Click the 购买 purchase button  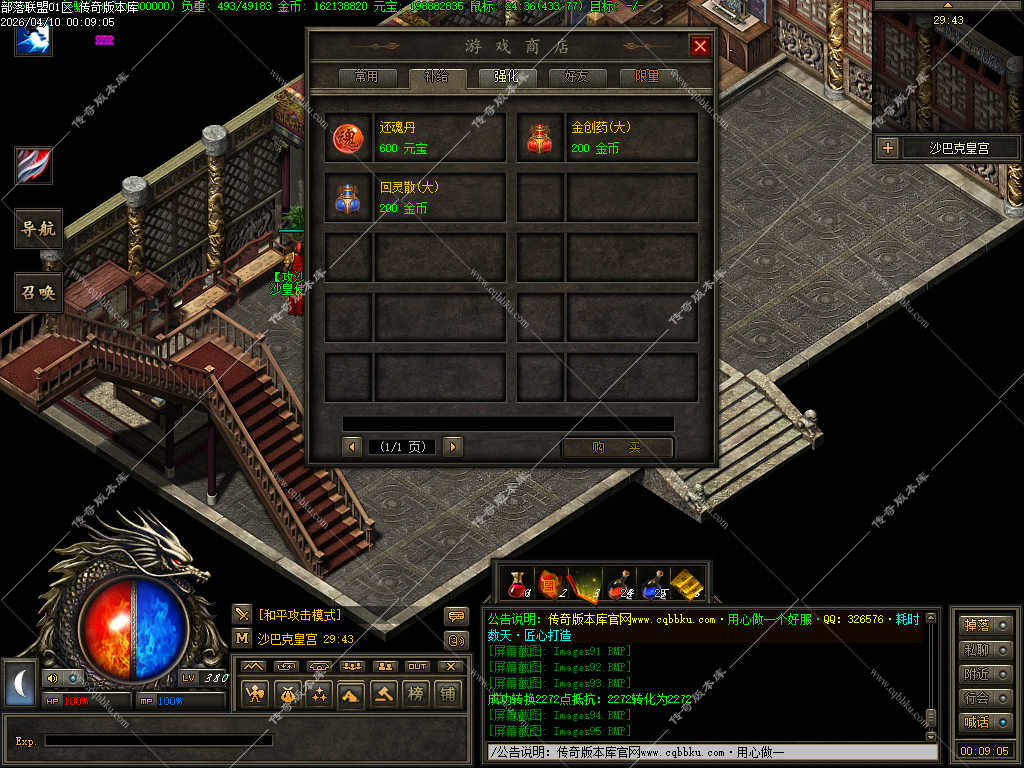pos(617,447)
